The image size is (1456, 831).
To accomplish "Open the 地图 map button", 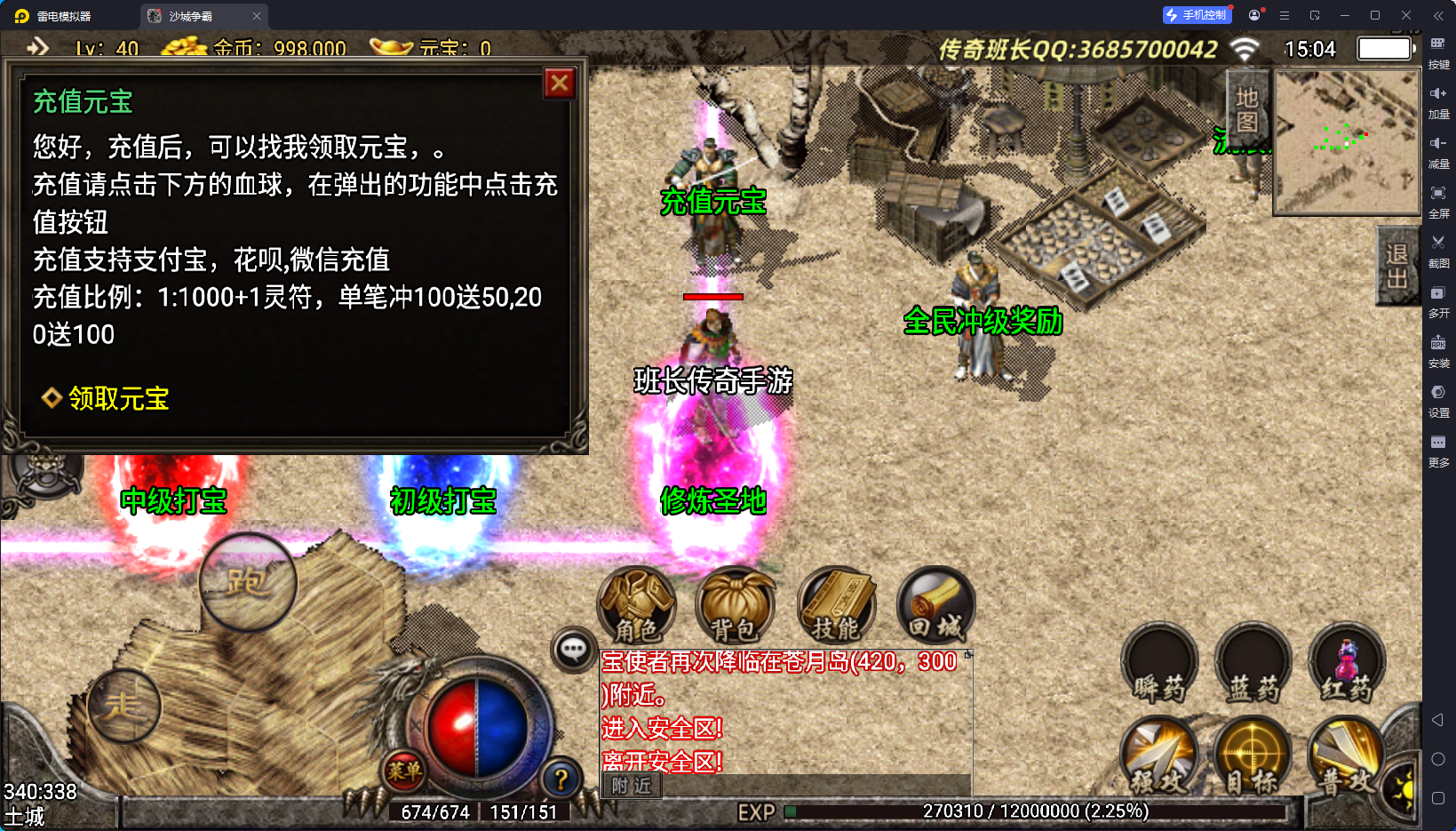I will (x=1246, y=110).
